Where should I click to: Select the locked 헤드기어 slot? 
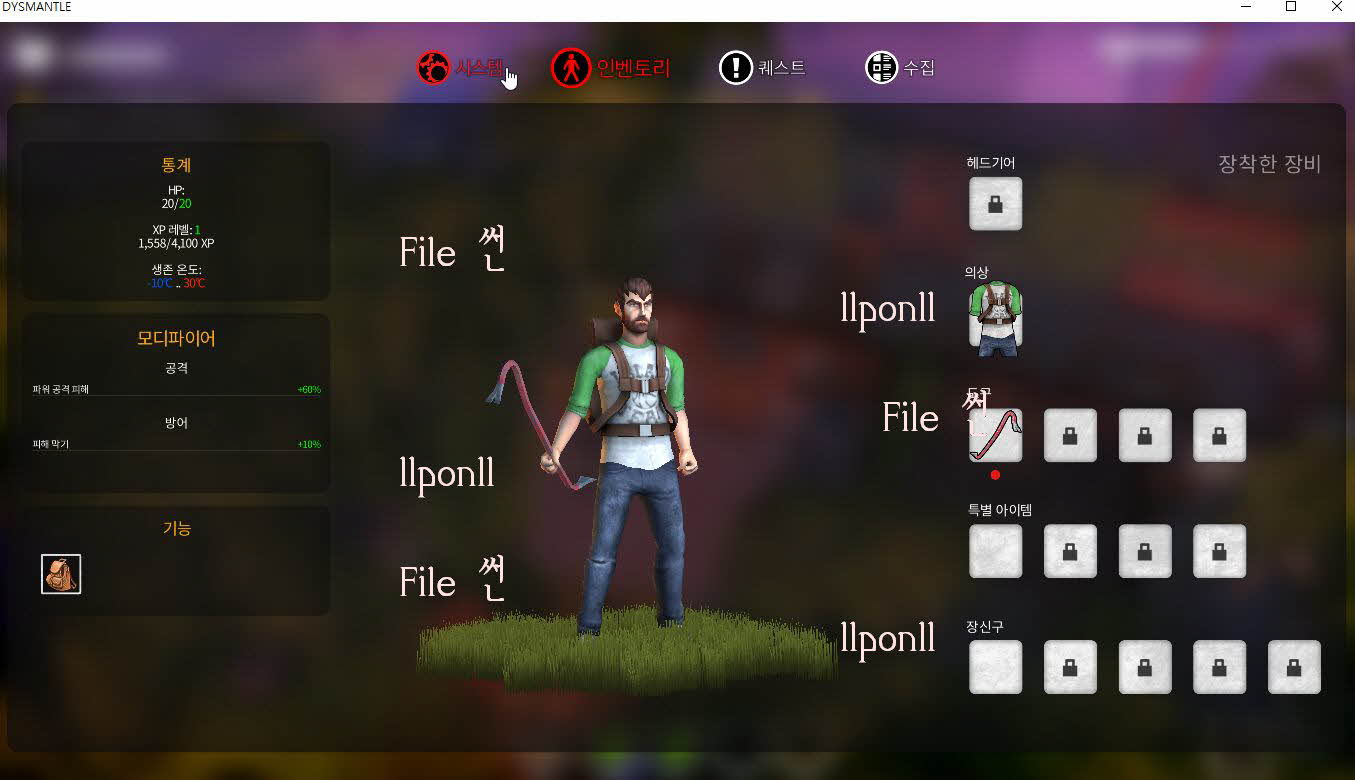[x=995, y=204]
